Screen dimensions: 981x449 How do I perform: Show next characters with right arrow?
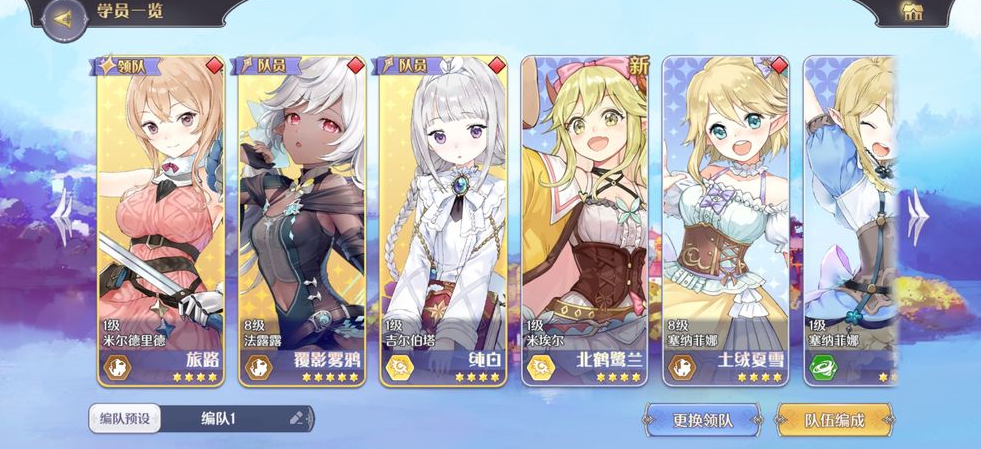click(x=916, y=214)
